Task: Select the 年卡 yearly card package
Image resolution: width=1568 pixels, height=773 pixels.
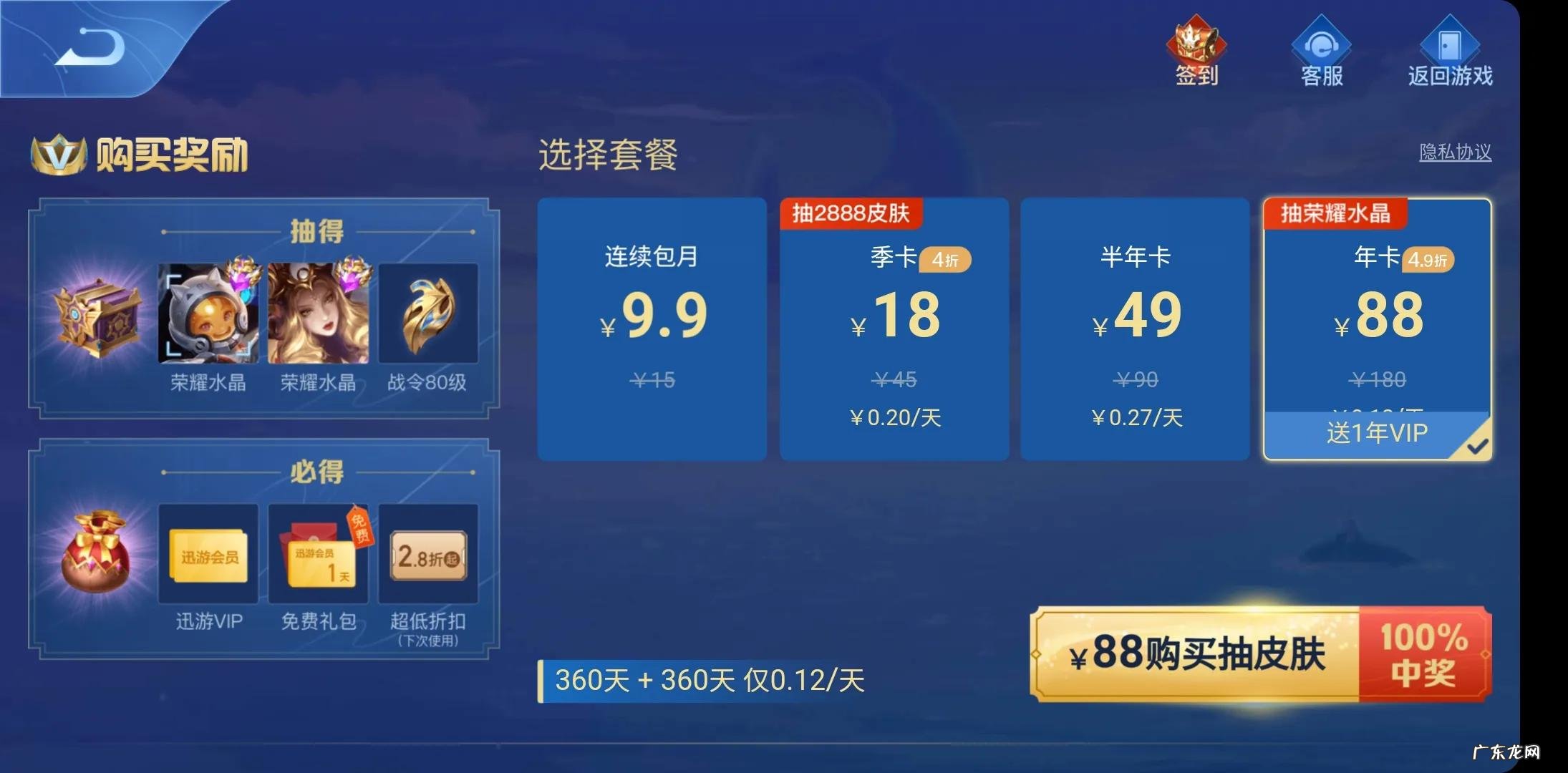Action: (1376, 322)
